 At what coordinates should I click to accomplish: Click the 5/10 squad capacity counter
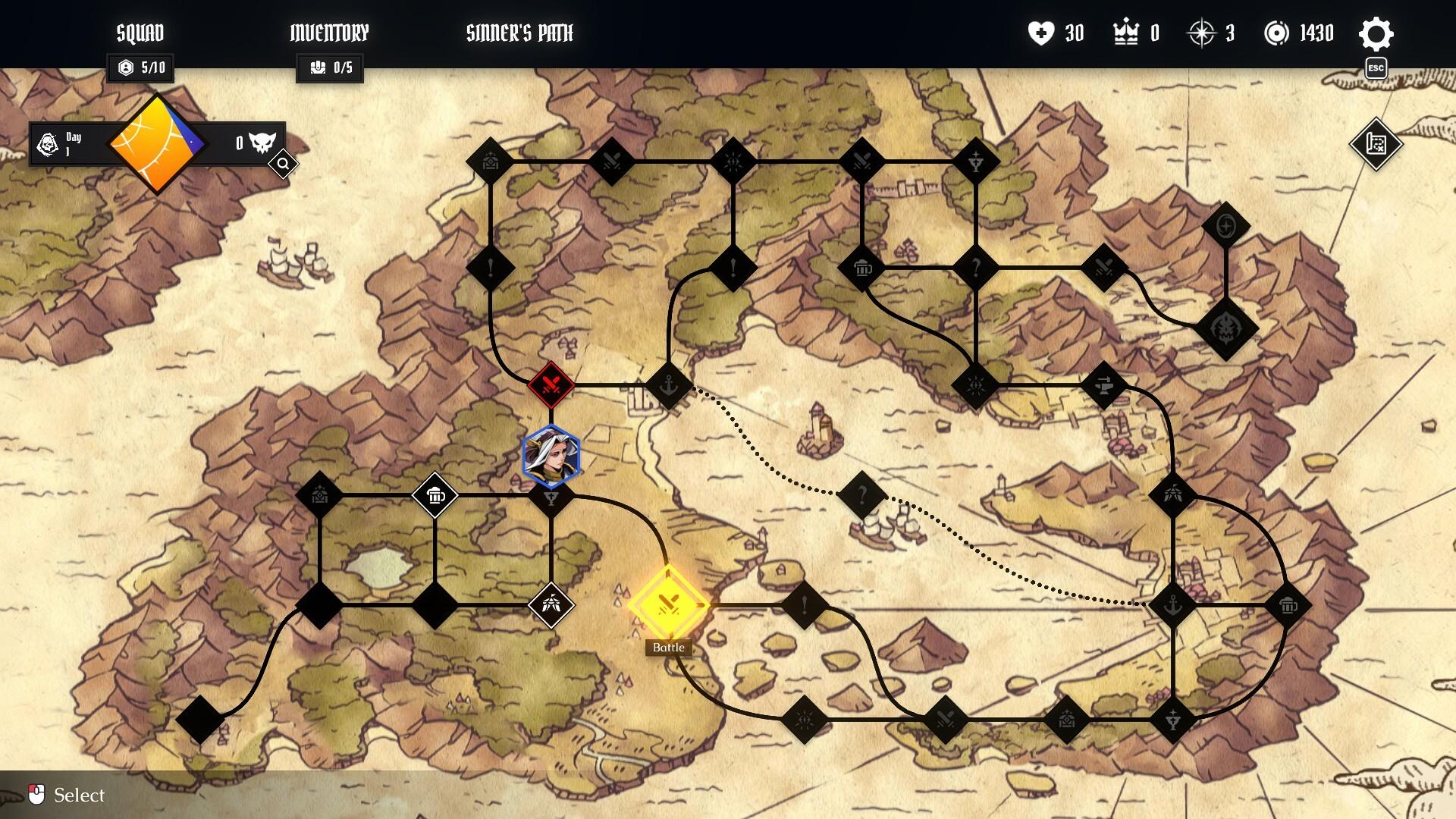pos(141,68)
